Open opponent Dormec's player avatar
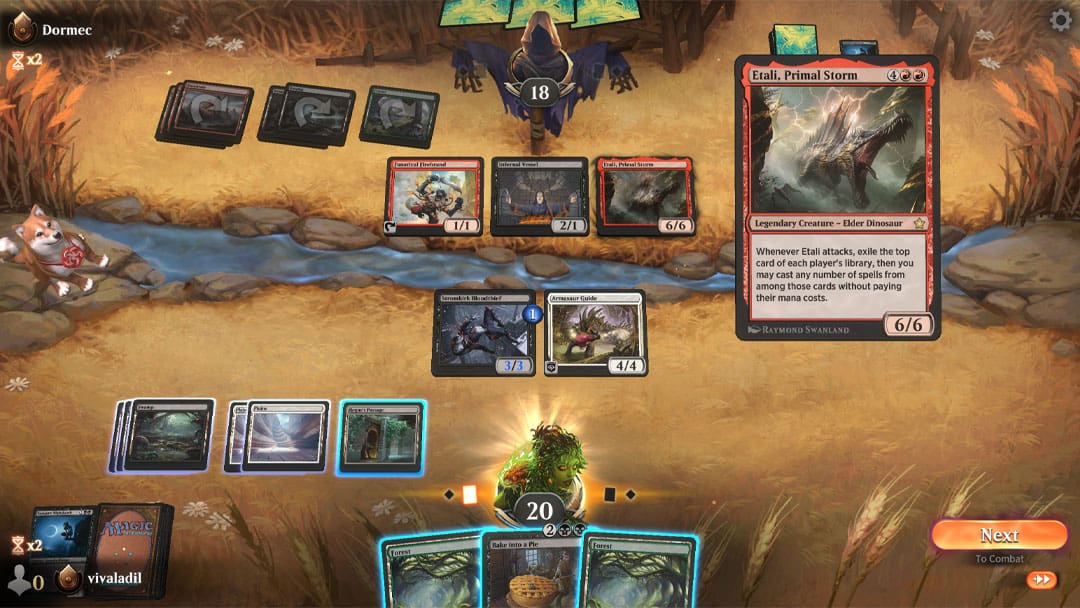The width and height of the screenshot is (1080, 608). [22, 30]
